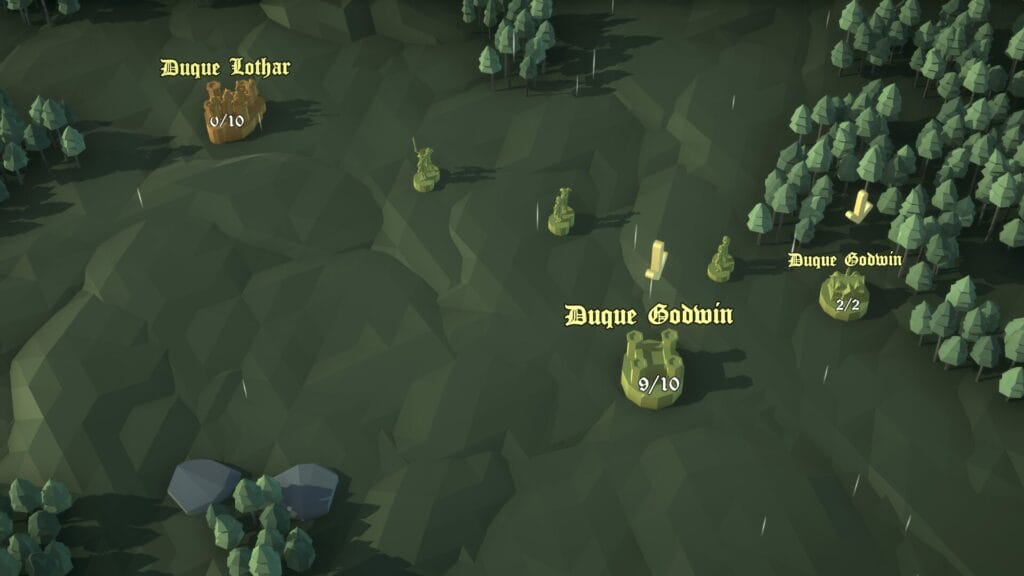Click the exclamation marker above the 2/2 village
Viewport: 1024px width, 576px height.
[x=858, y=207]
